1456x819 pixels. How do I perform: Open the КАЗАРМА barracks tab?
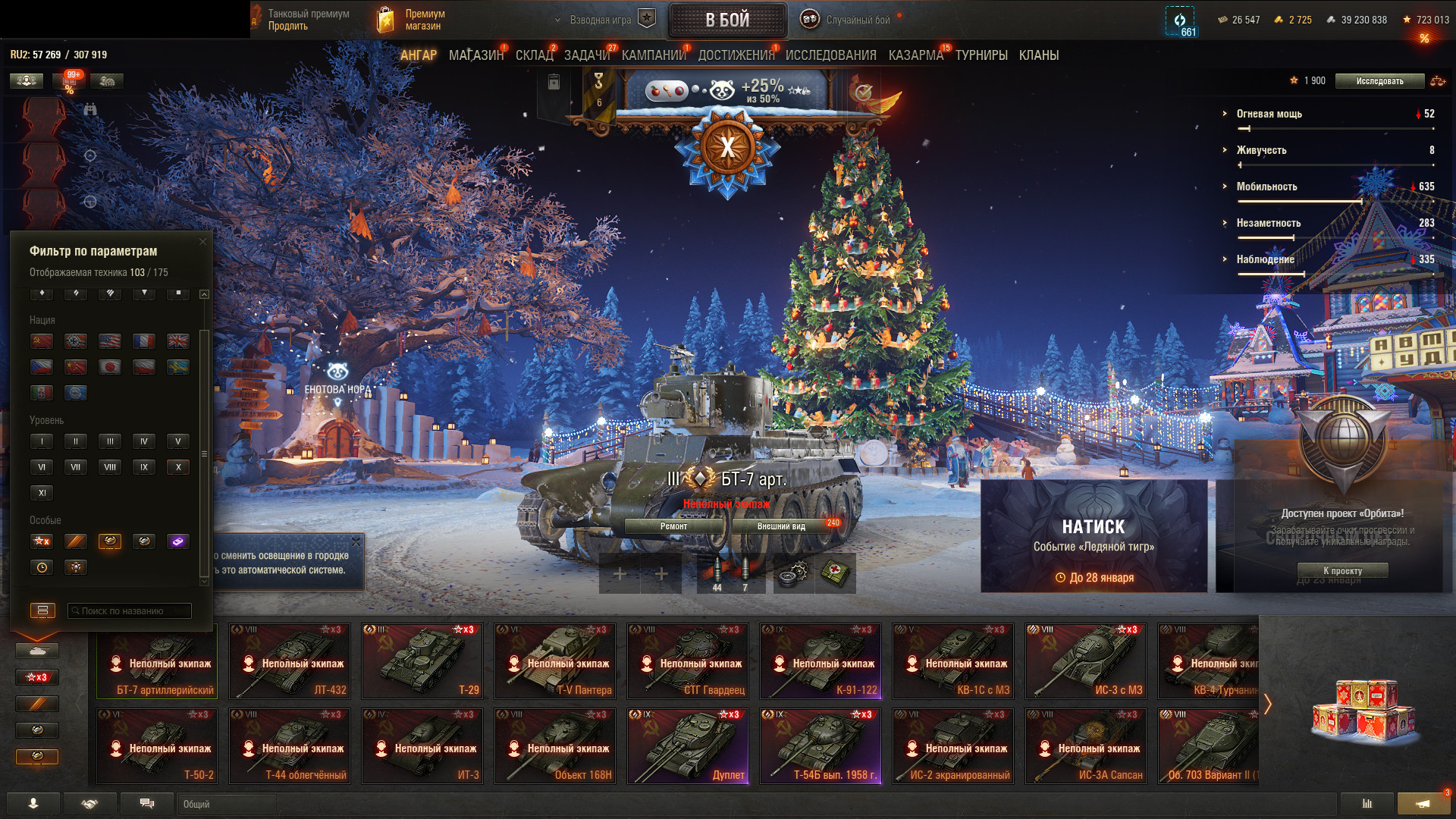tap(915, 55)
